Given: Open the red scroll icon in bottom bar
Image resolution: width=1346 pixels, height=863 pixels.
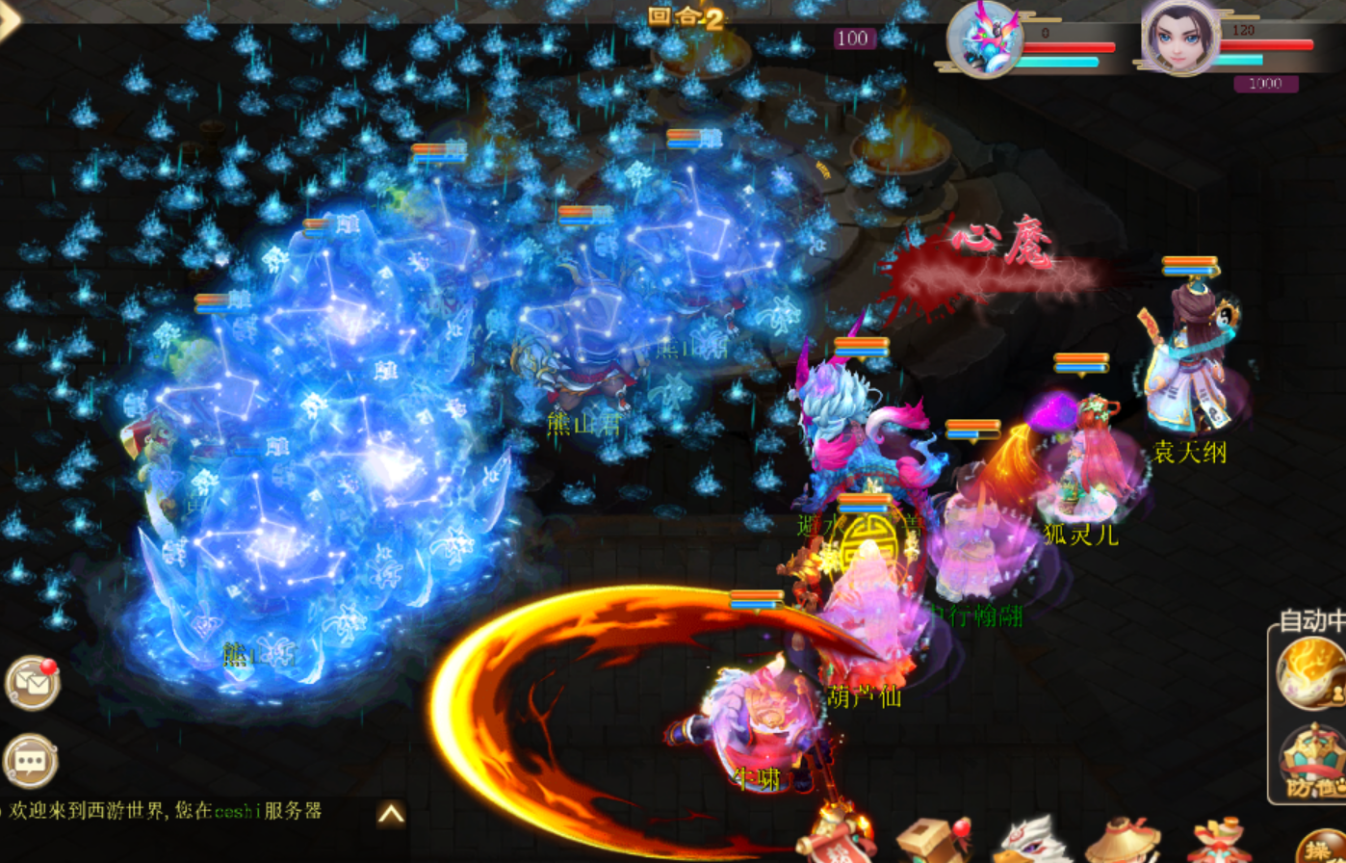Looking at the screenshot, I should (837, 838).
